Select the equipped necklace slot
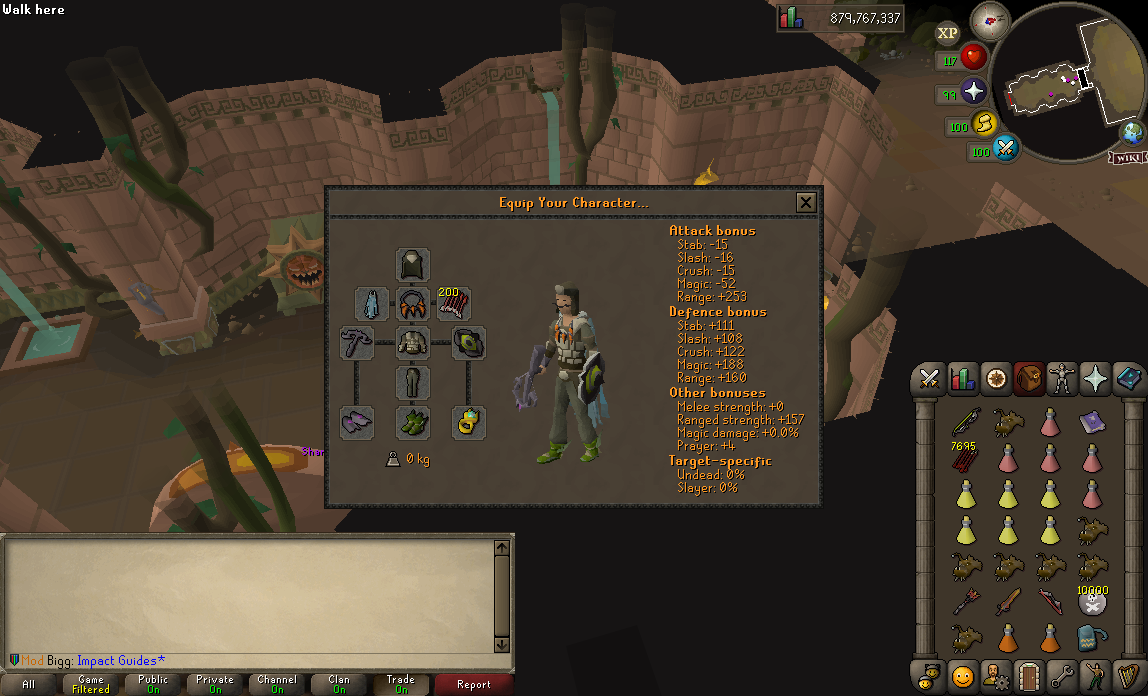 (x=413, y=303)
